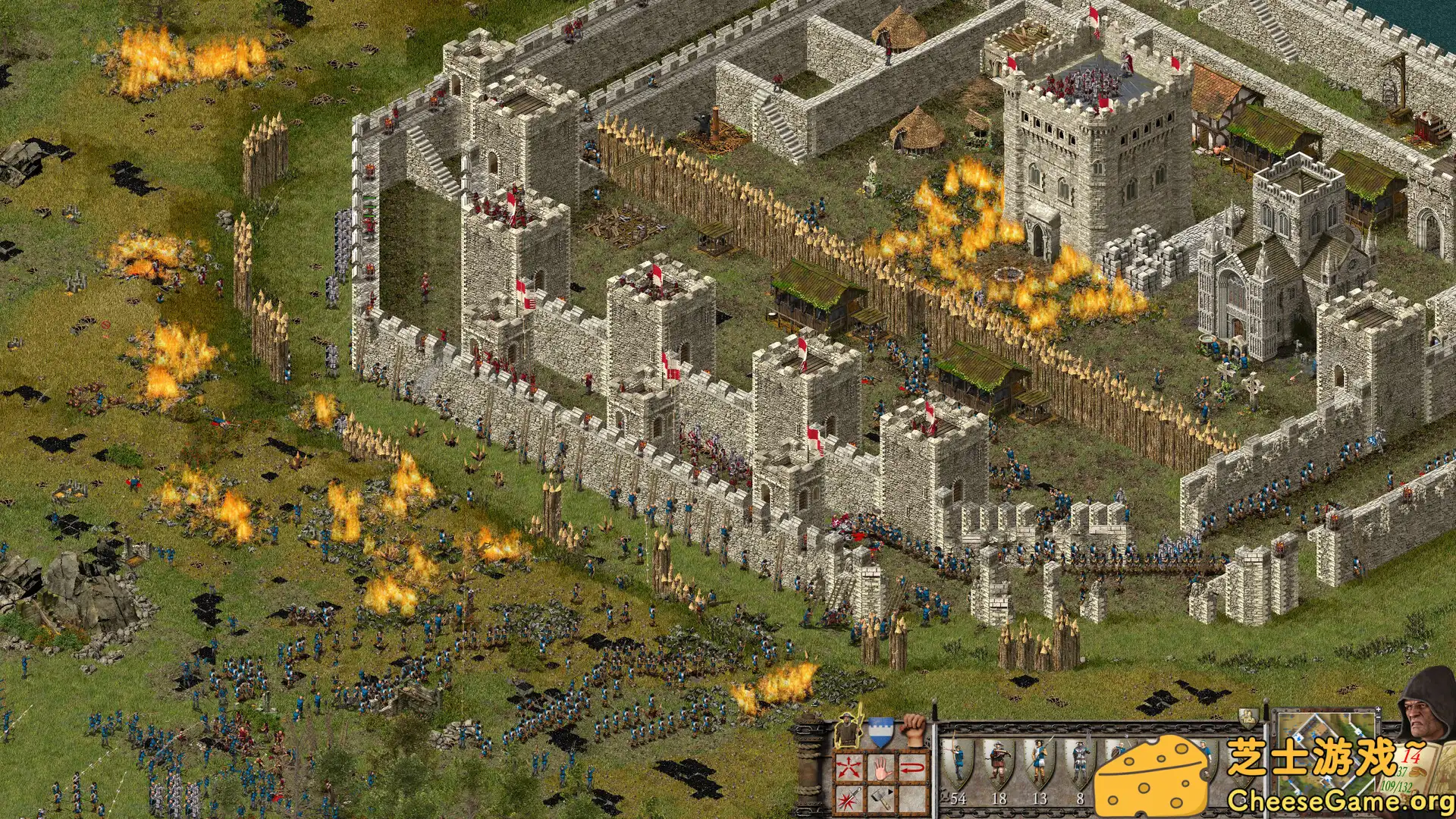Screen dimensions: 1456x819
Task: Click the minimap zoom-in plus button
Action: point(1378,710)
